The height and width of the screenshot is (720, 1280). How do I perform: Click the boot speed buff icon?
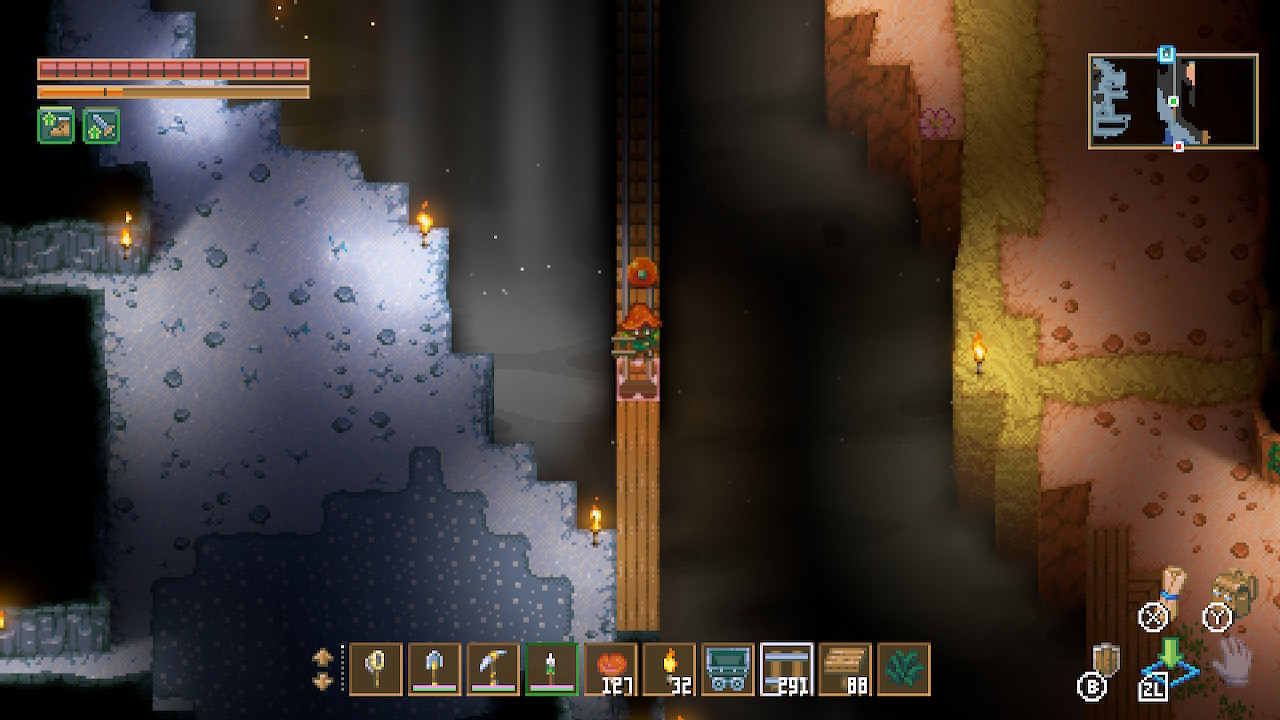56,126
